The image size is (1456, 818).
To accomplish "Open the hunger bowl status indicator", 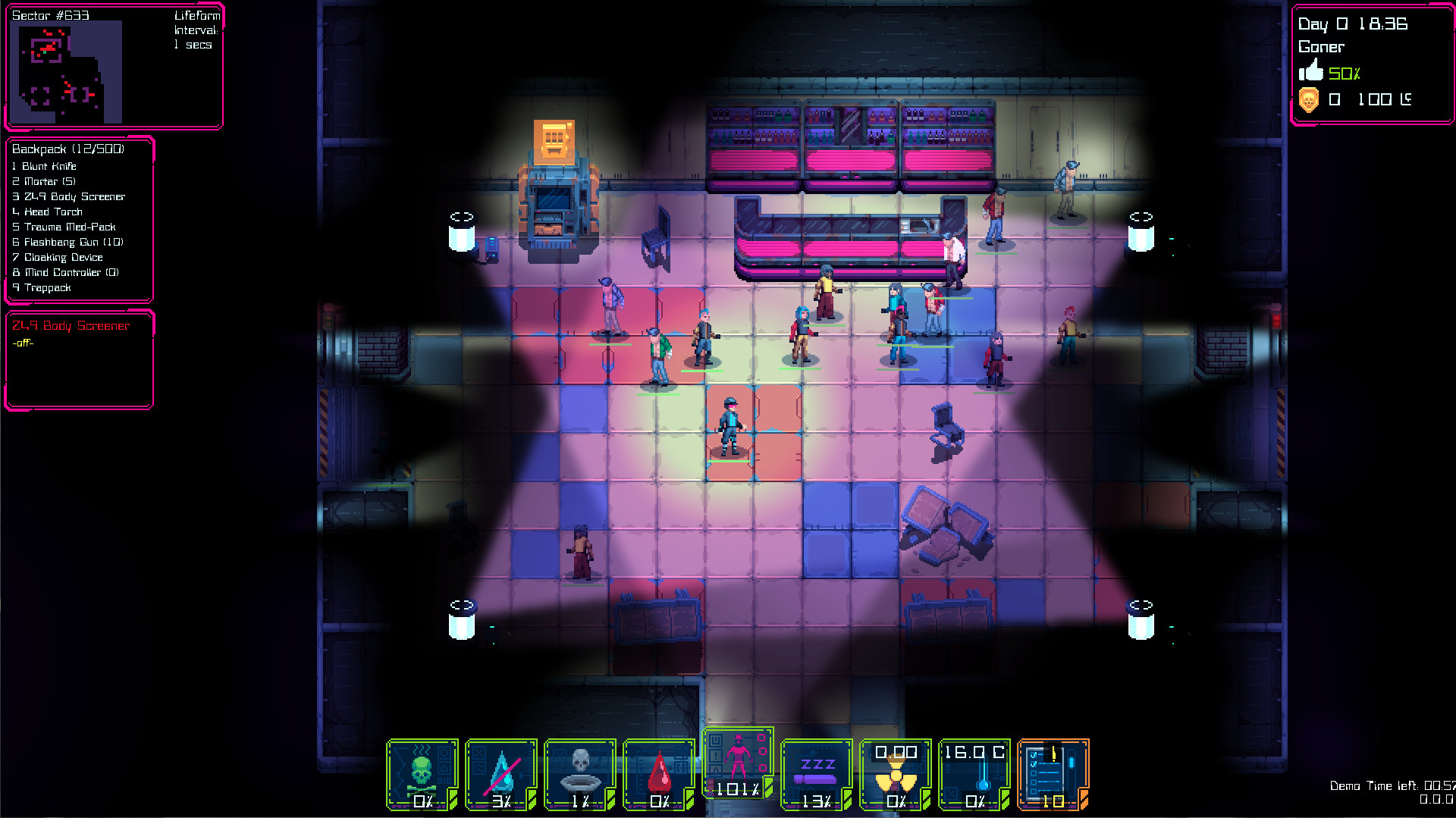I will (579, 769).
